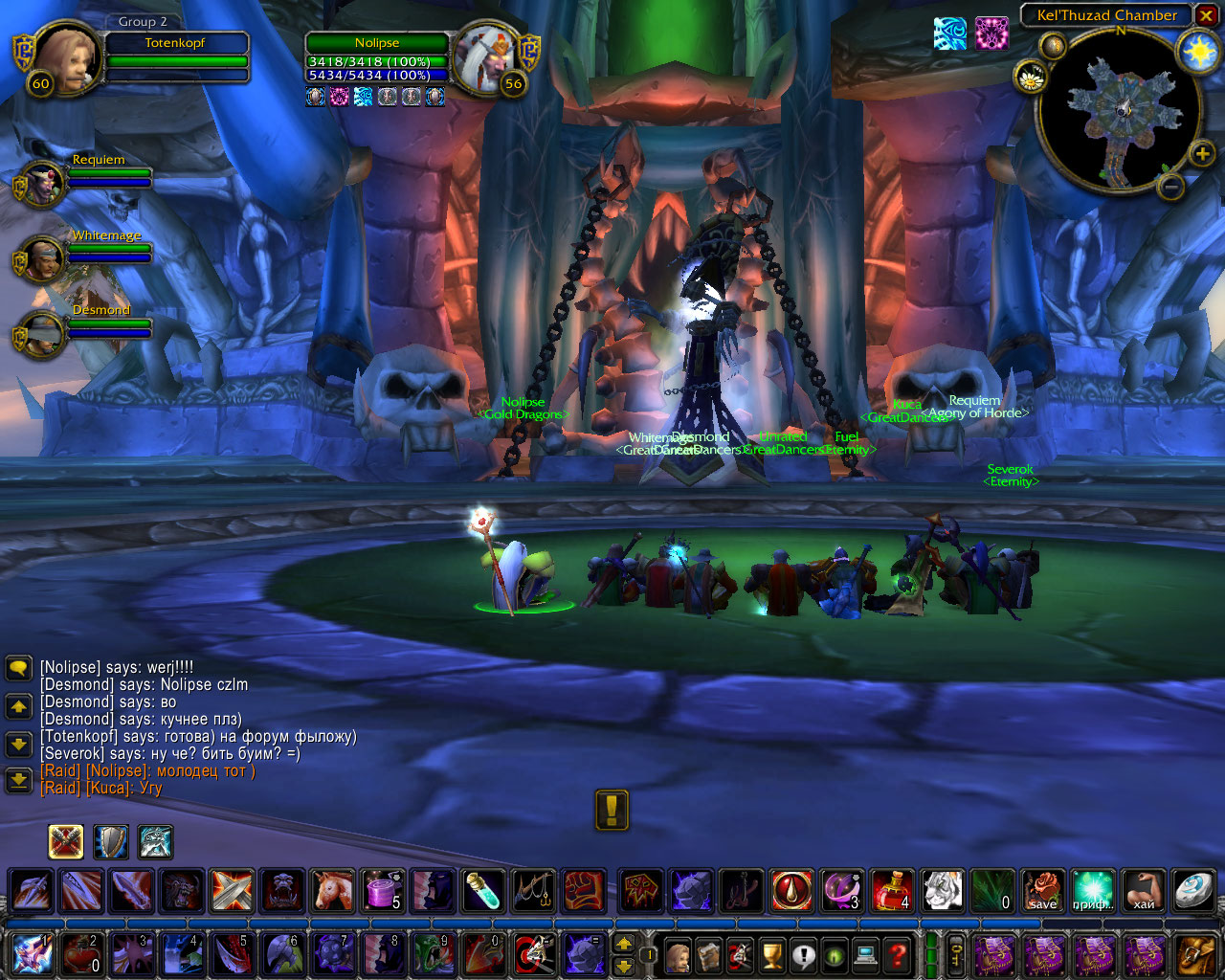Jump chat log to the bottom
The width and height of the screenshot is (1225, 980).
(x=19, y=780)
